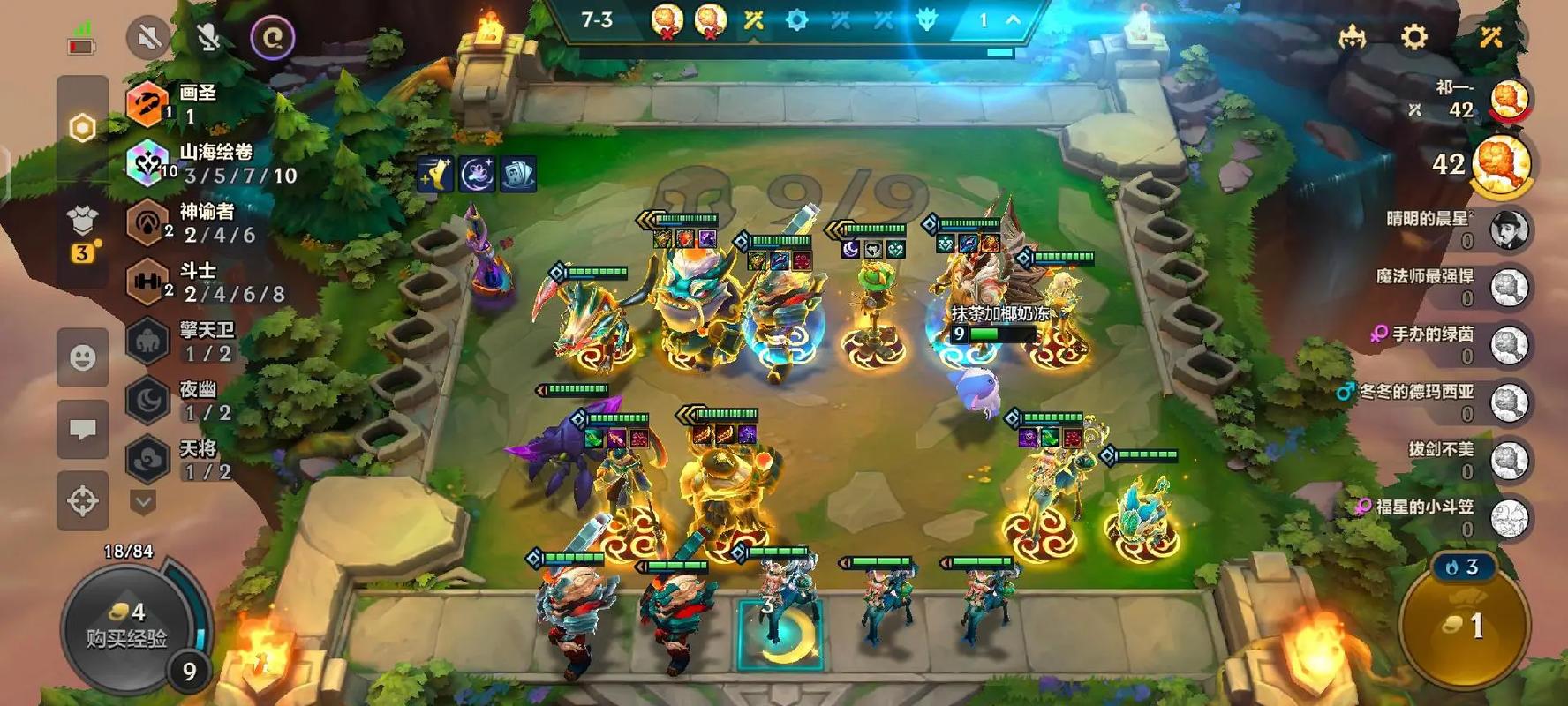The image size is (1568, 706).
Task: Toggle the muted speaker icon
Action: (148, 38)
